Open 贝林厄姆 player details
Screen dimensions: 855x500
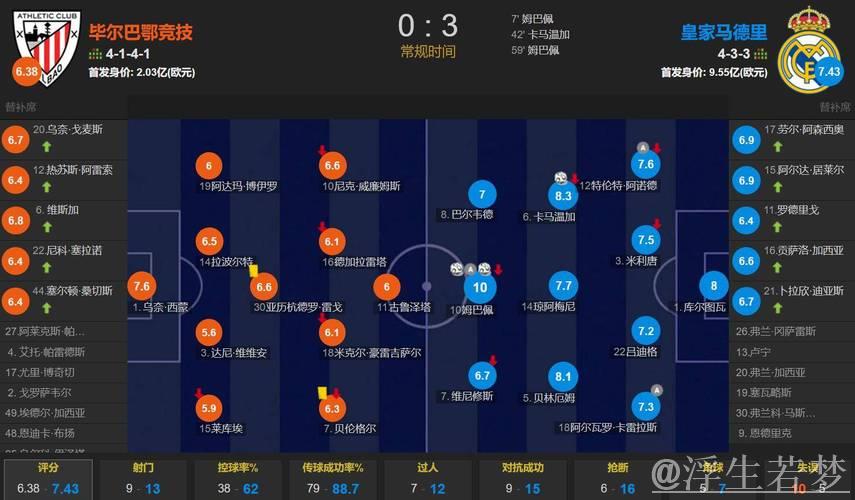coord(563,376)
